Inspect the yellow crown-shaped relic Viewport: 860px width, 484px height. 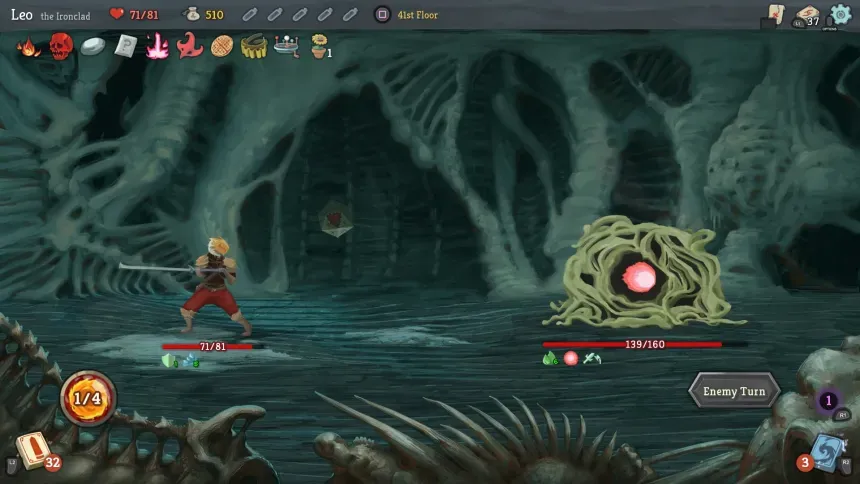254,46
